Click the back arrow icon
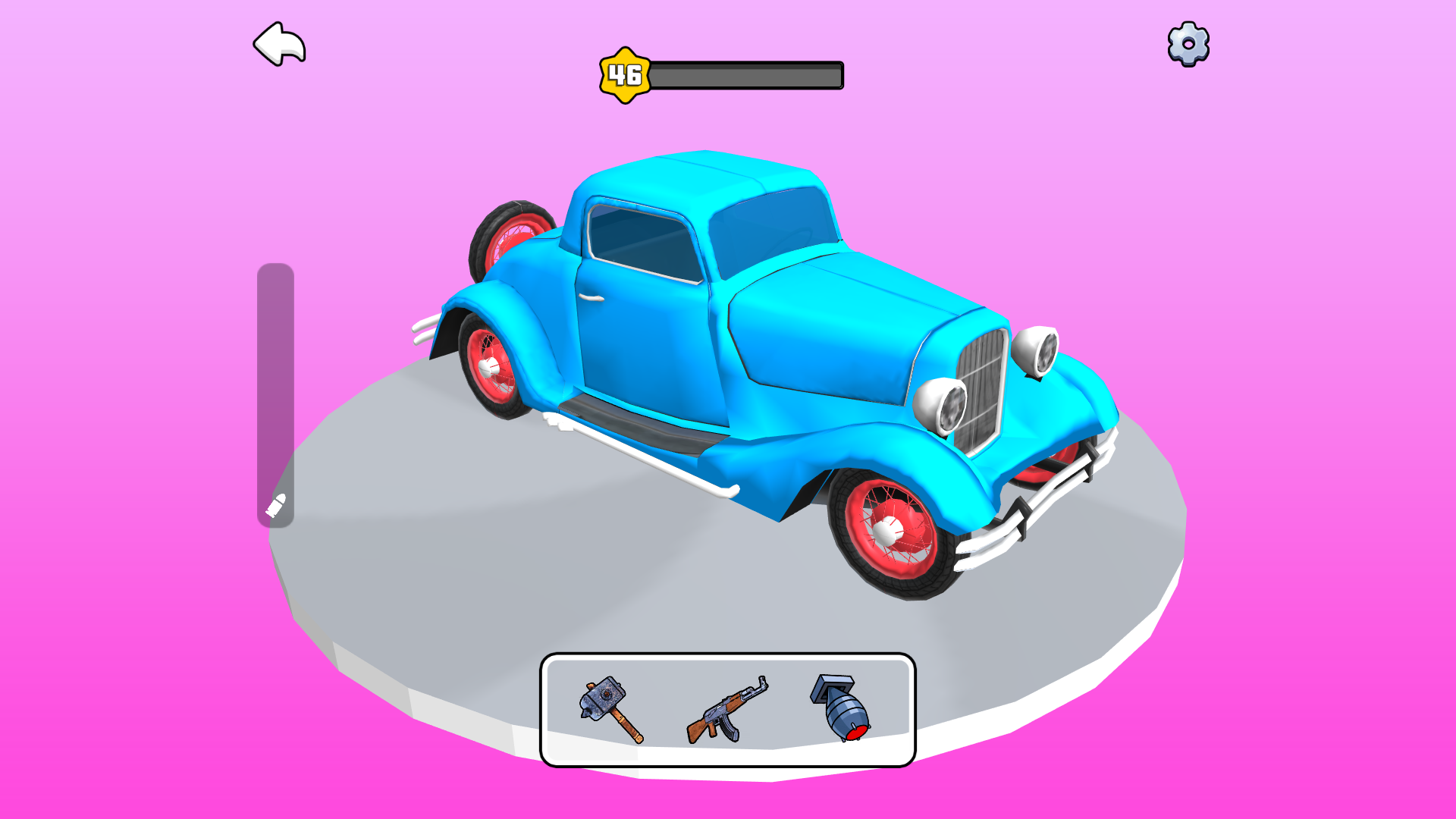 point(281,45)
